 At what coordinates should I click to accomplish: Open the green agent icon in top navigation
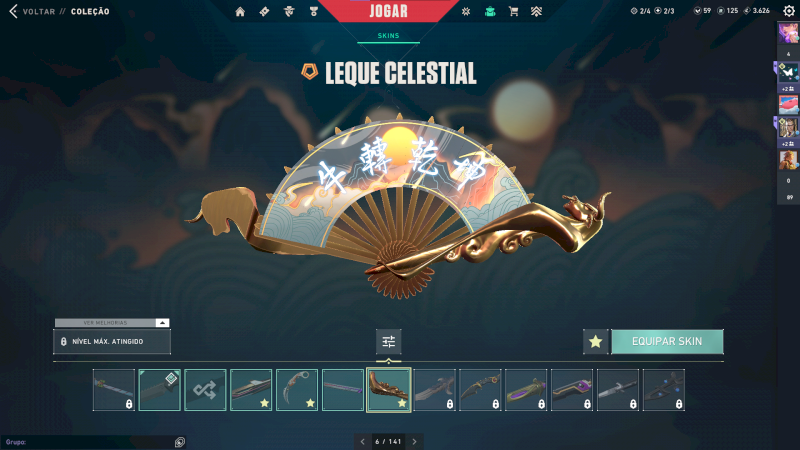pos(490,12)
